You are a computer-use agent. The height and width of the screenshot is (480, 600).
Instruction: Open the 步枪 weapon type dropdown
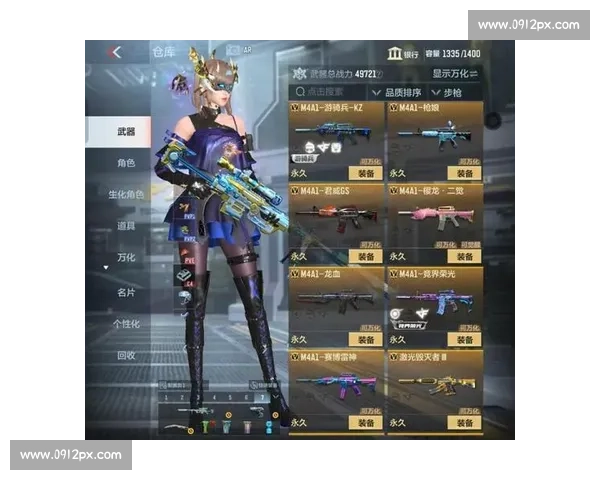tap(454, 91)
